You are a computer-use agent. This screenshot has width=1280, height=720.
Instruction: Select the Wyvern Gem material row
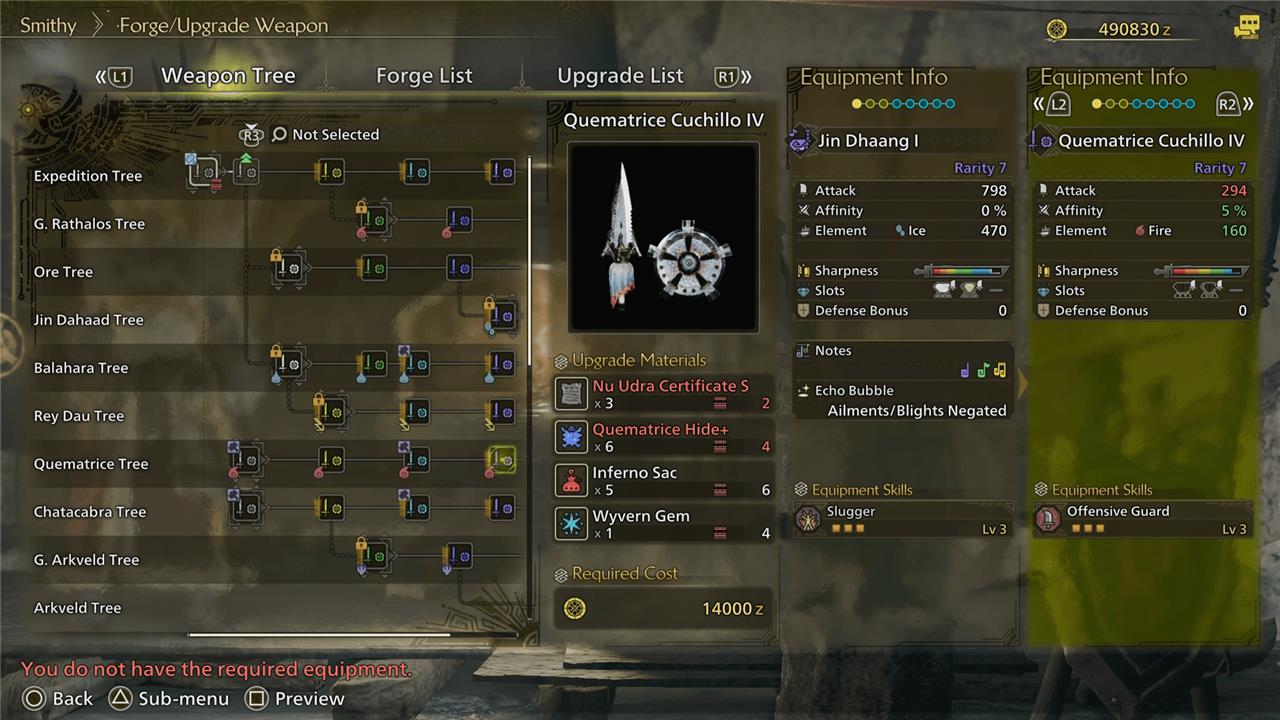(x=663, y=524)
